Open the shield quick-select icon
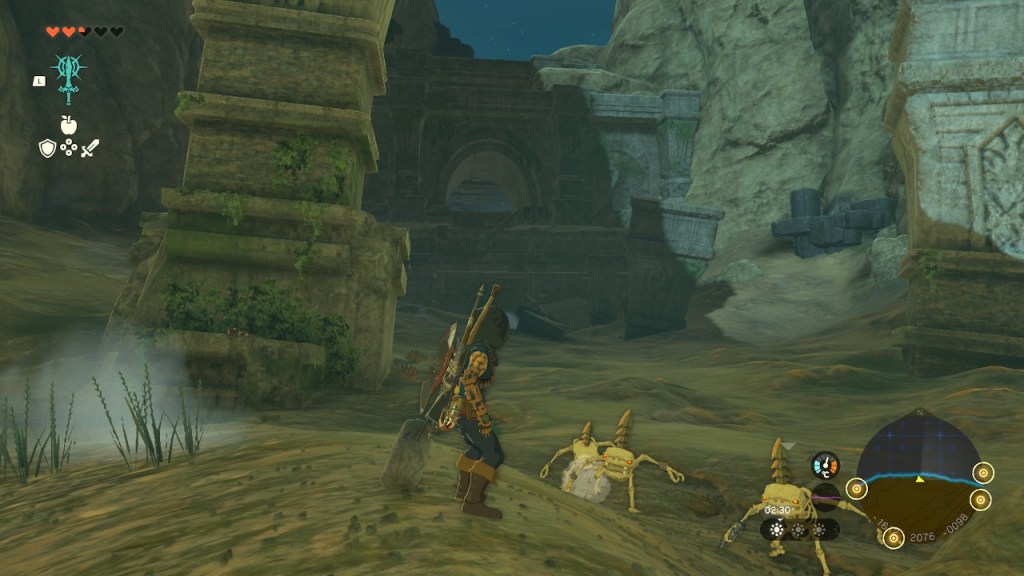The width and height of the screenshot is (1024, 576). 47,149
